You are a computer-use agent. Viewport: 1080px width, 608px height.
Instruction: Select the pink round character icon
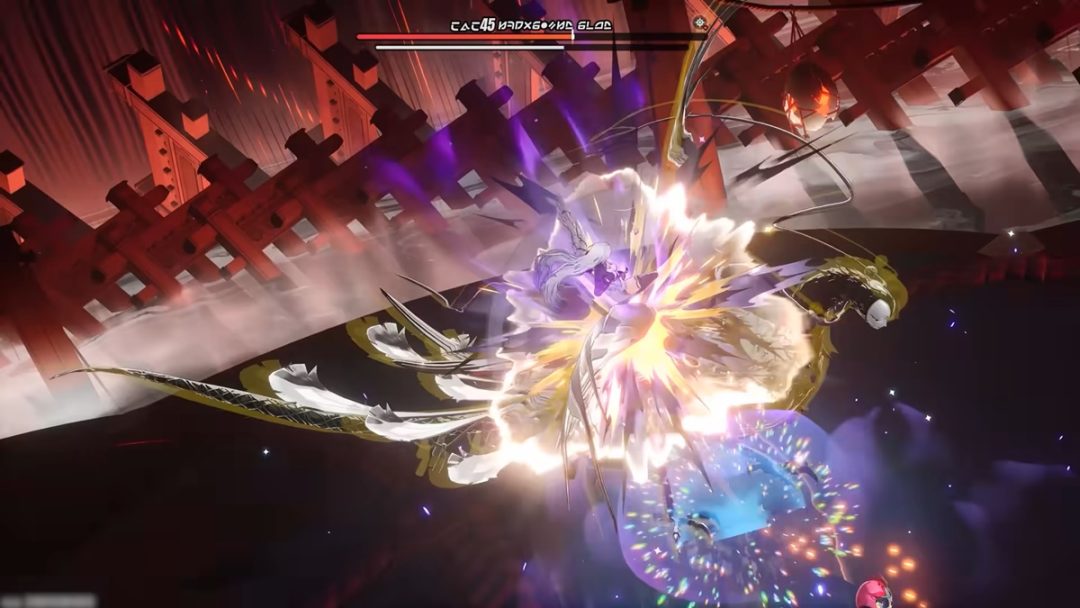tap(875, 592)
